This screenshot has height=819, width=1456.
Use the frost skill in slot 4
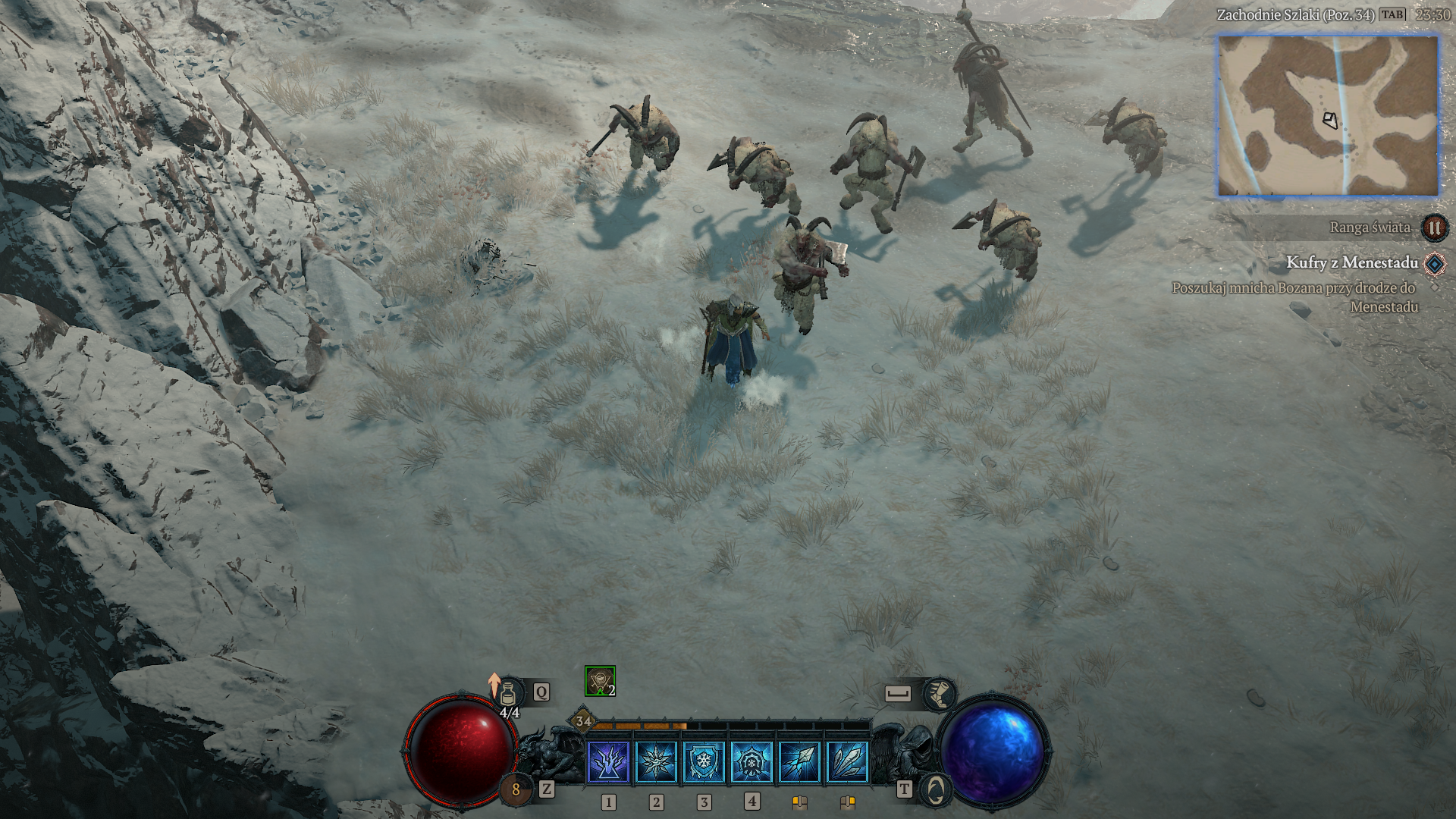click(x=752, y=761)
